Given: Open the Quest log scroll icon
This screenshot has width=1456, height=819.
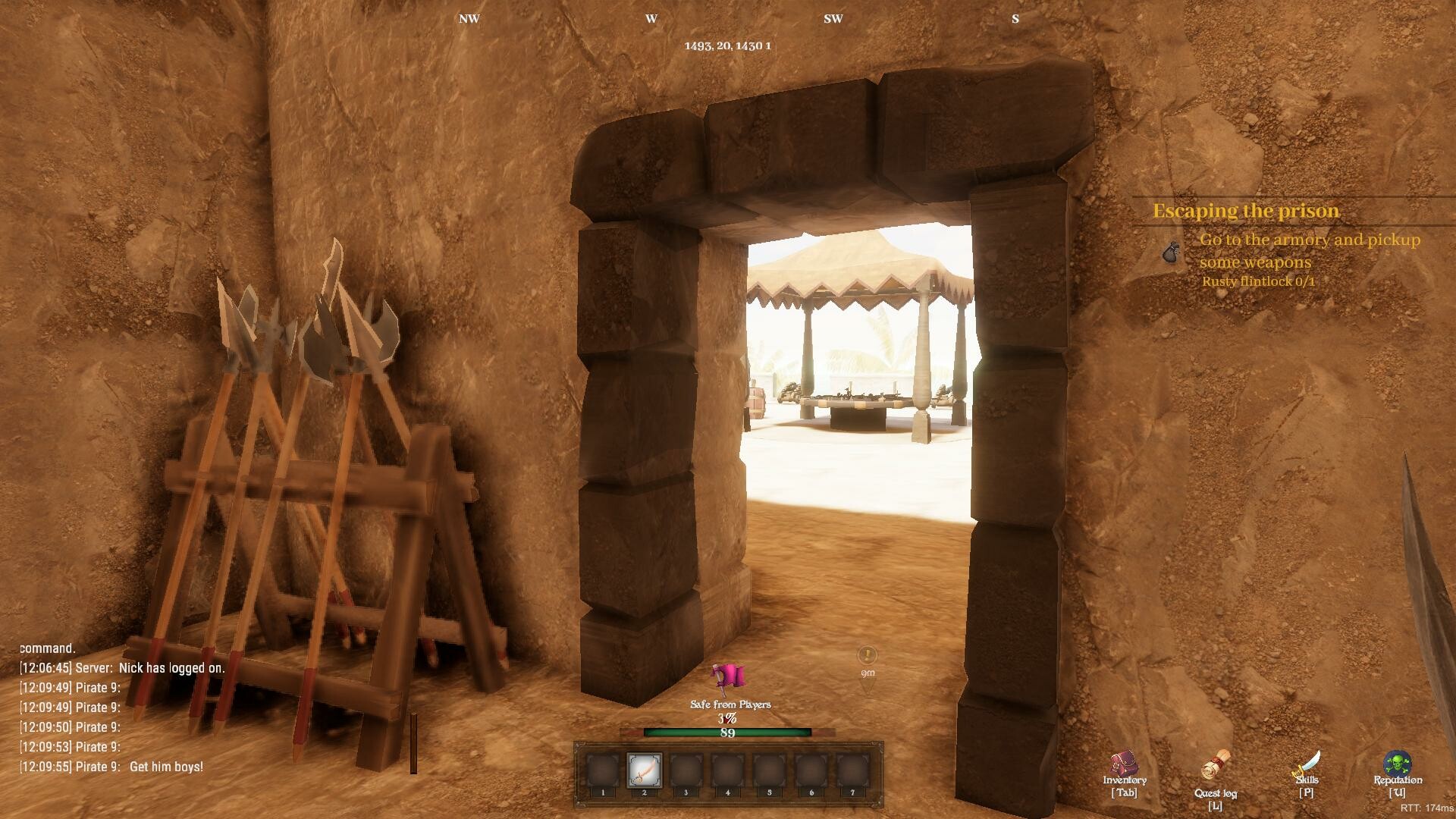Looking at the screenshot, I should click(x=1215, y=765).
